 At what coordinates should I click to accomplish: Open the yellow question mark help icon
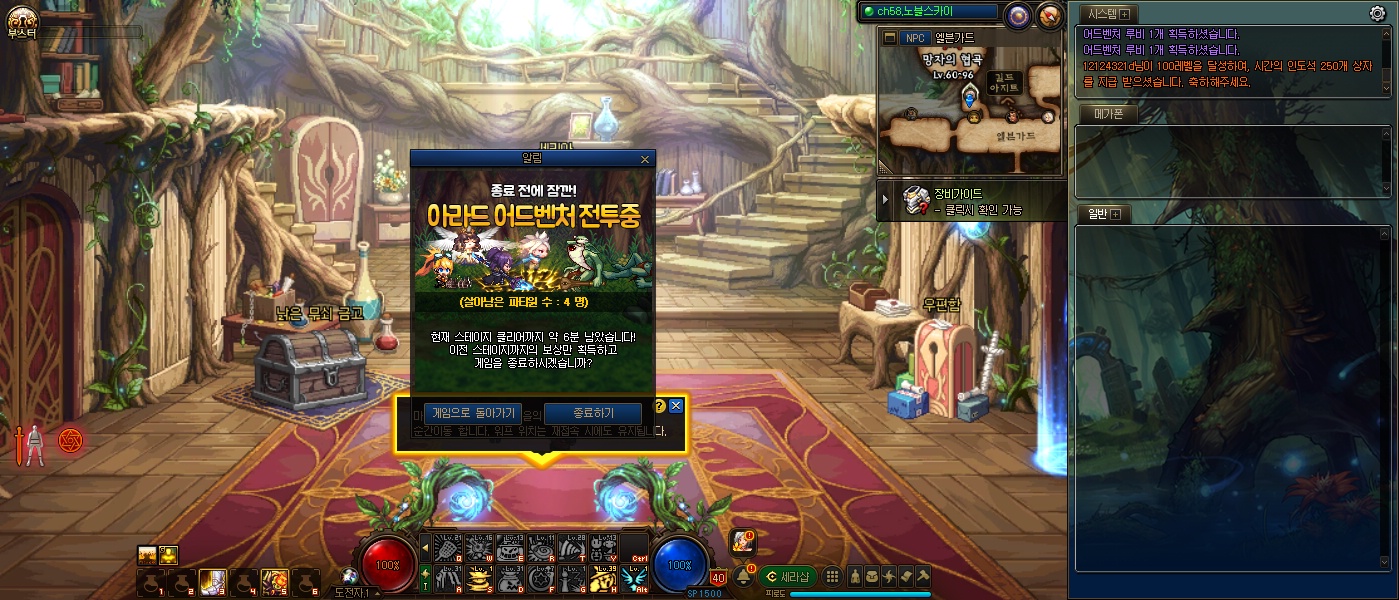tap(659, 406)
